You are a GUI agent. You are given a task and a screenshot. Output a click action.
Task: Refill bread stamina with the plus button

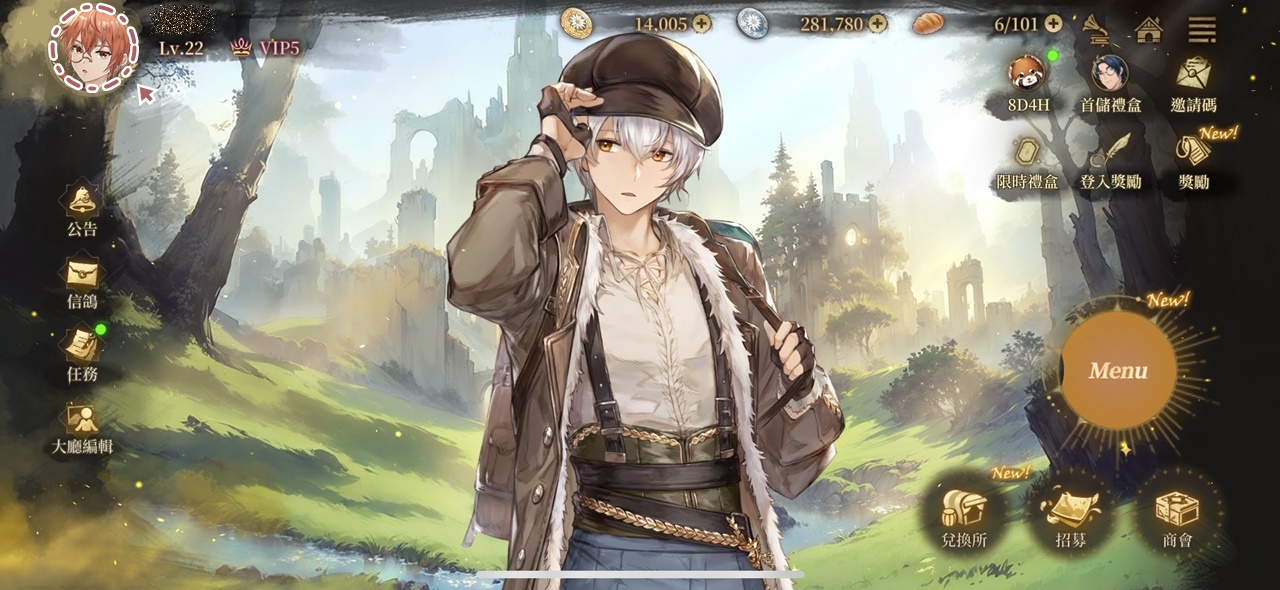tap(1053, 23)
